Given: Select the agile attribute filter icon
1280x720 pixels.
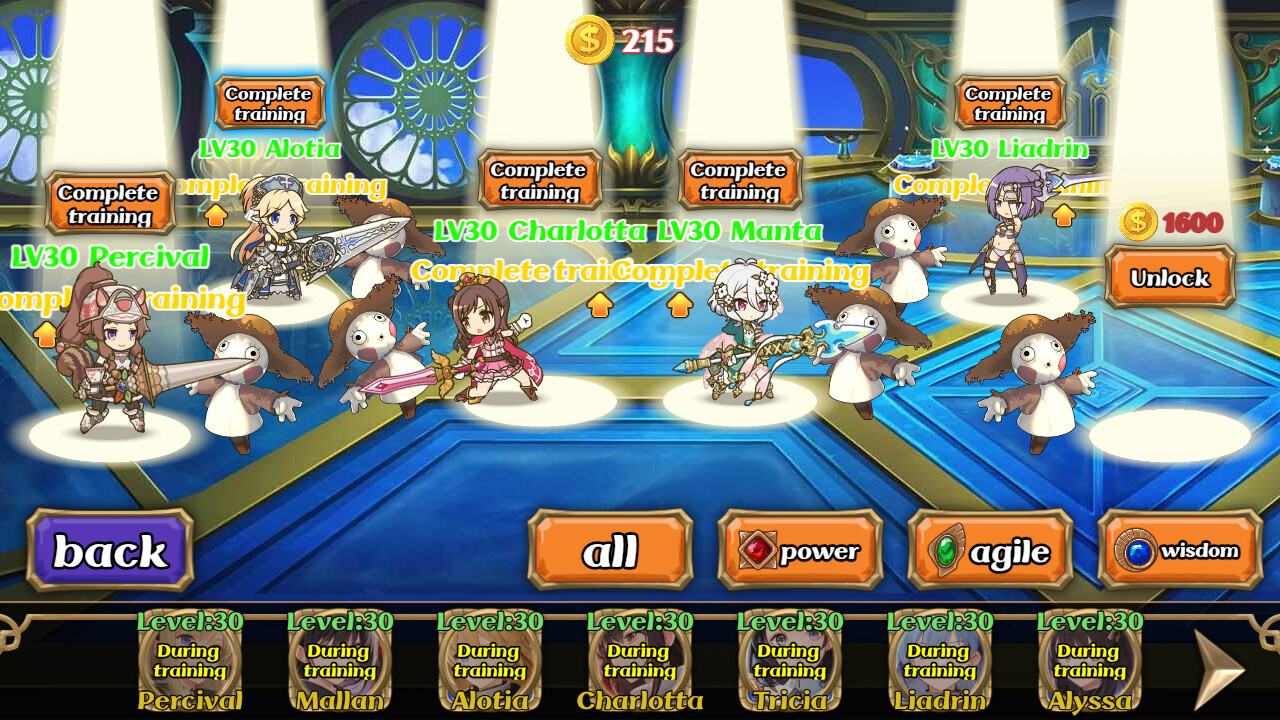Looking at the screenshot, I should pos(946,549).
